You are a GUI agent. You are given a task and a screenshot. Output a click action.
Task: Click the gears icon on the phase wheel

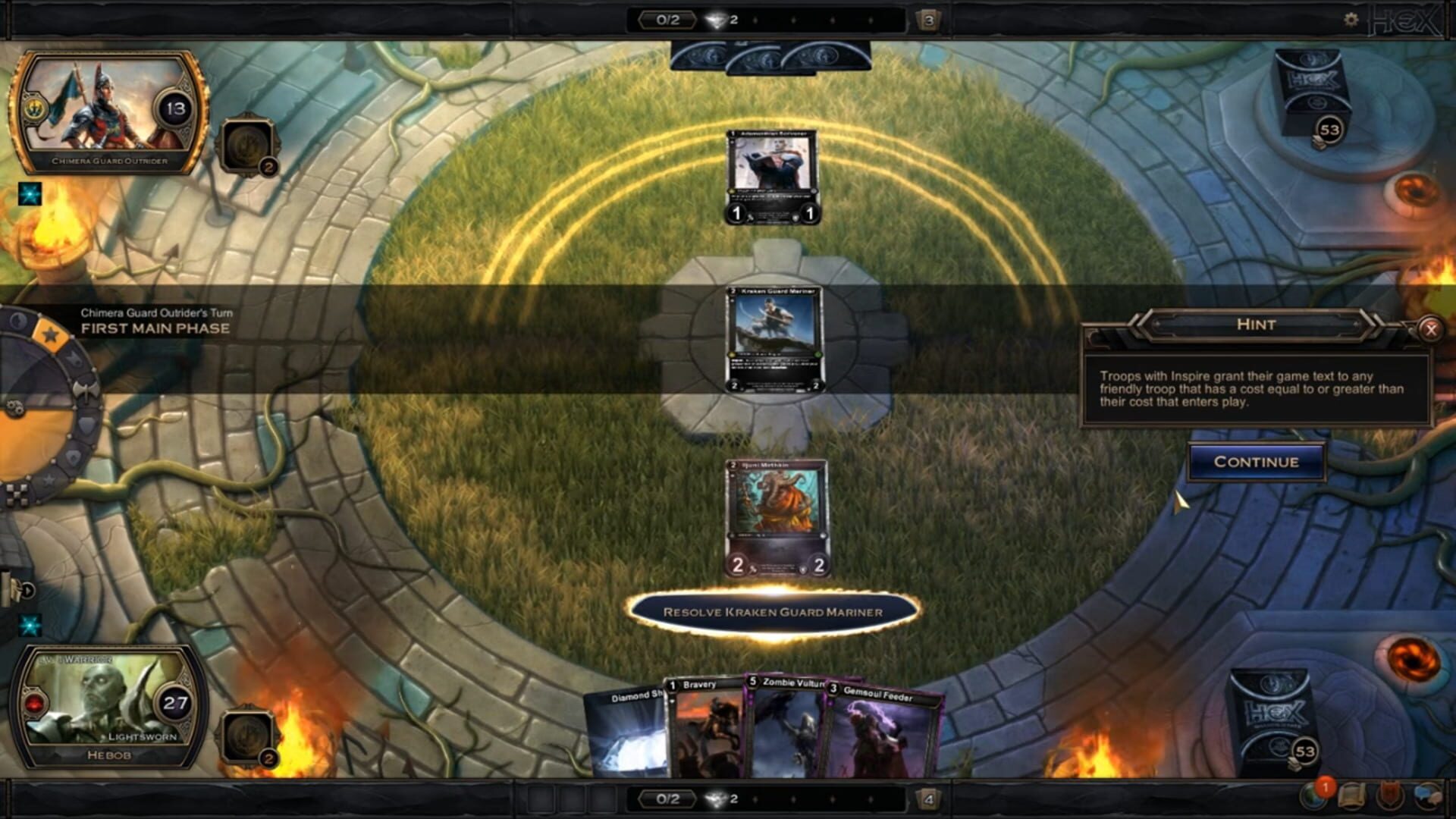point(14,406)
